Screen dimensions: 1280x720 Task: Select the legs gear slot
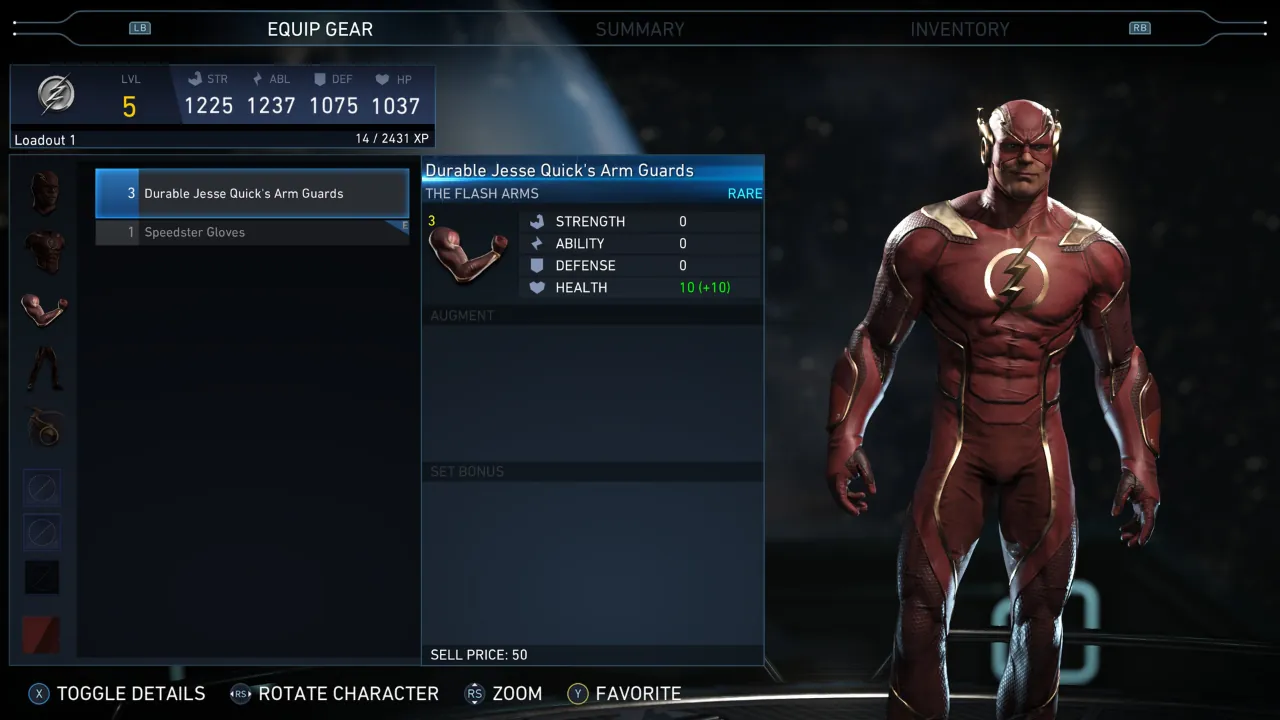42,368
